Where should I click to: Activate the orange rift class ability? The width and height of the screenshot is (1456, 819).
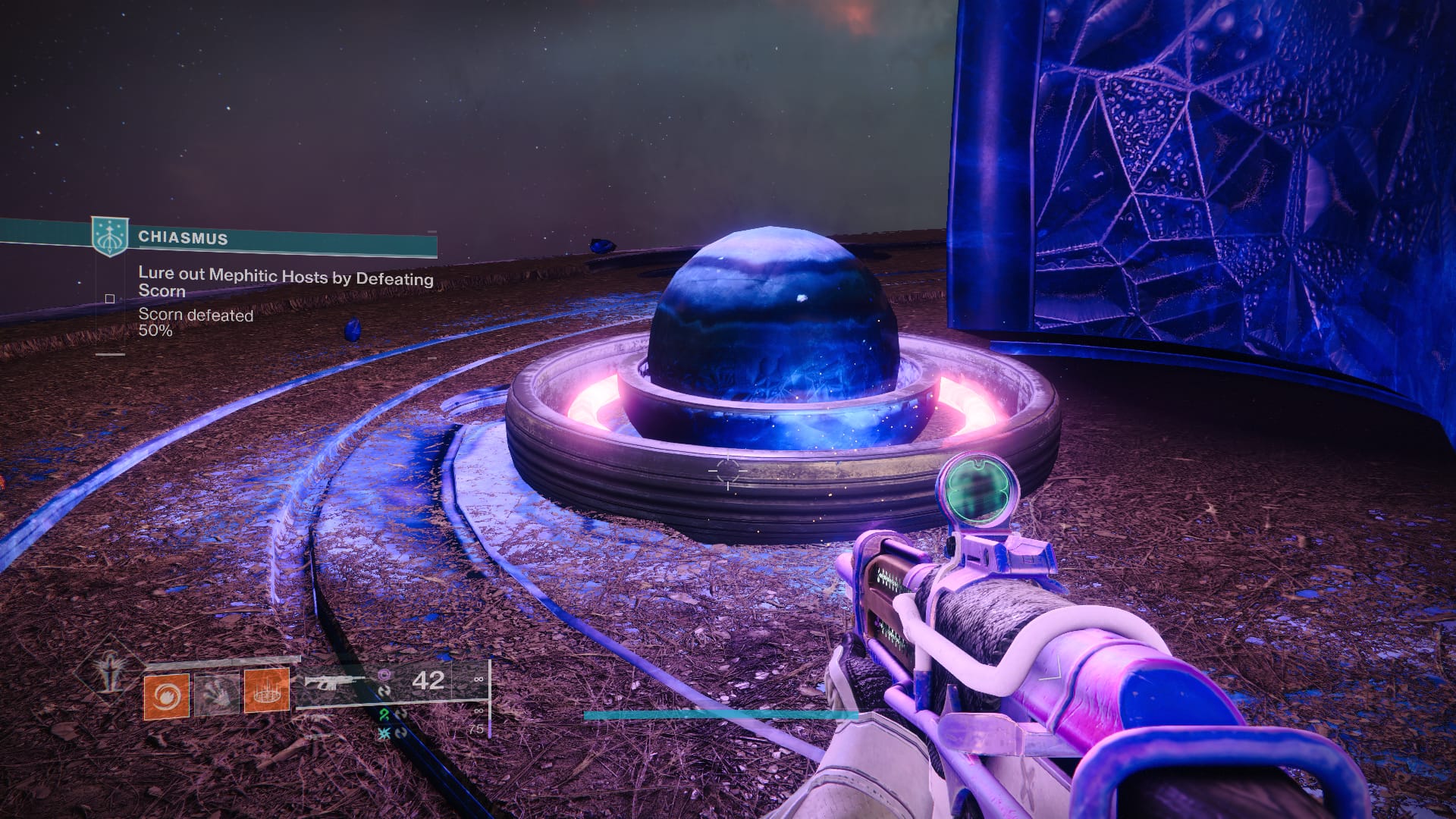pyautogui.click(x=266, y=691)
